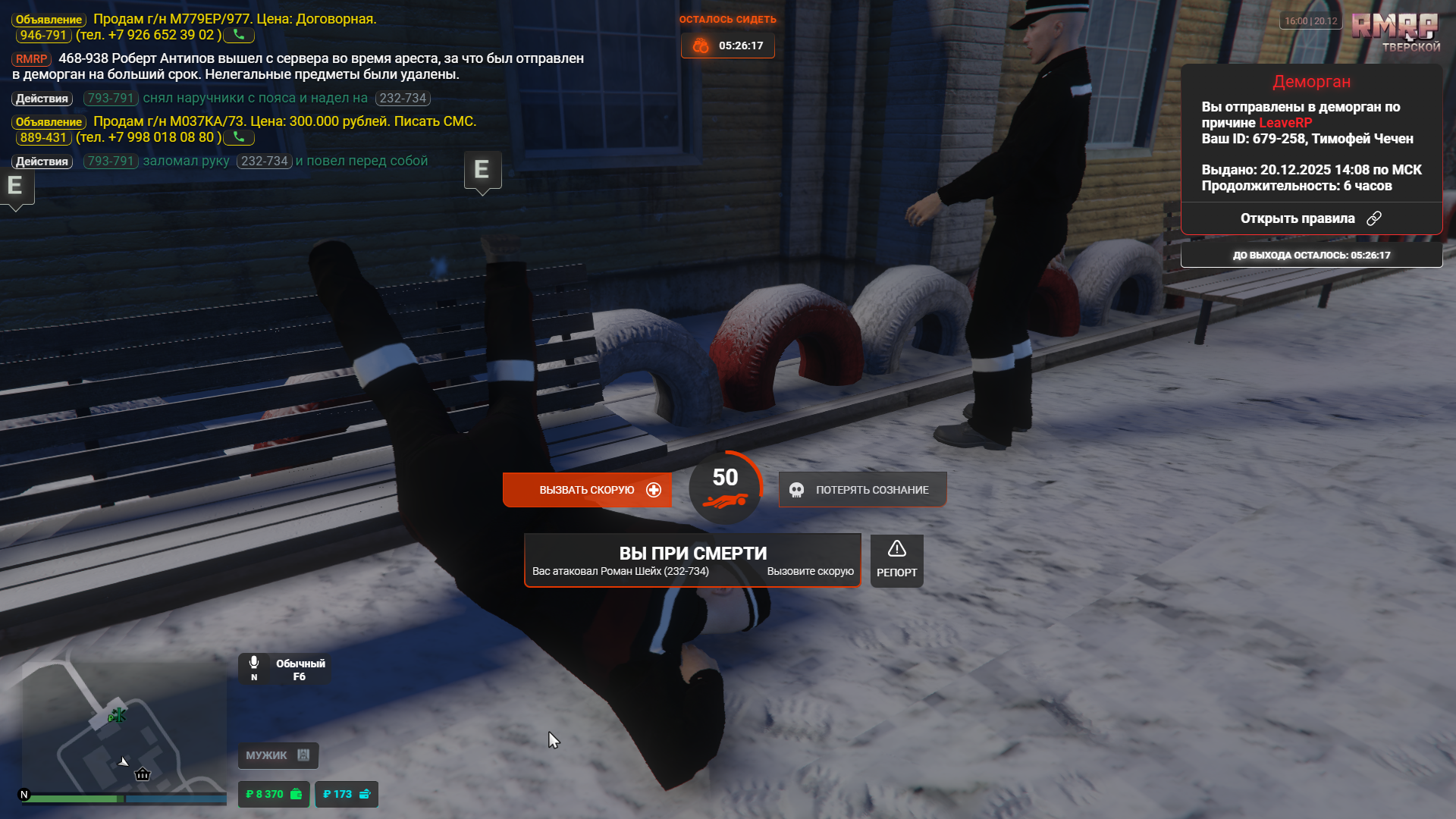Call an ambulance with ВЫЗВАТЬ СКОРУЮ
Viewport: 1456px width, 819px height.
(587, 490)
